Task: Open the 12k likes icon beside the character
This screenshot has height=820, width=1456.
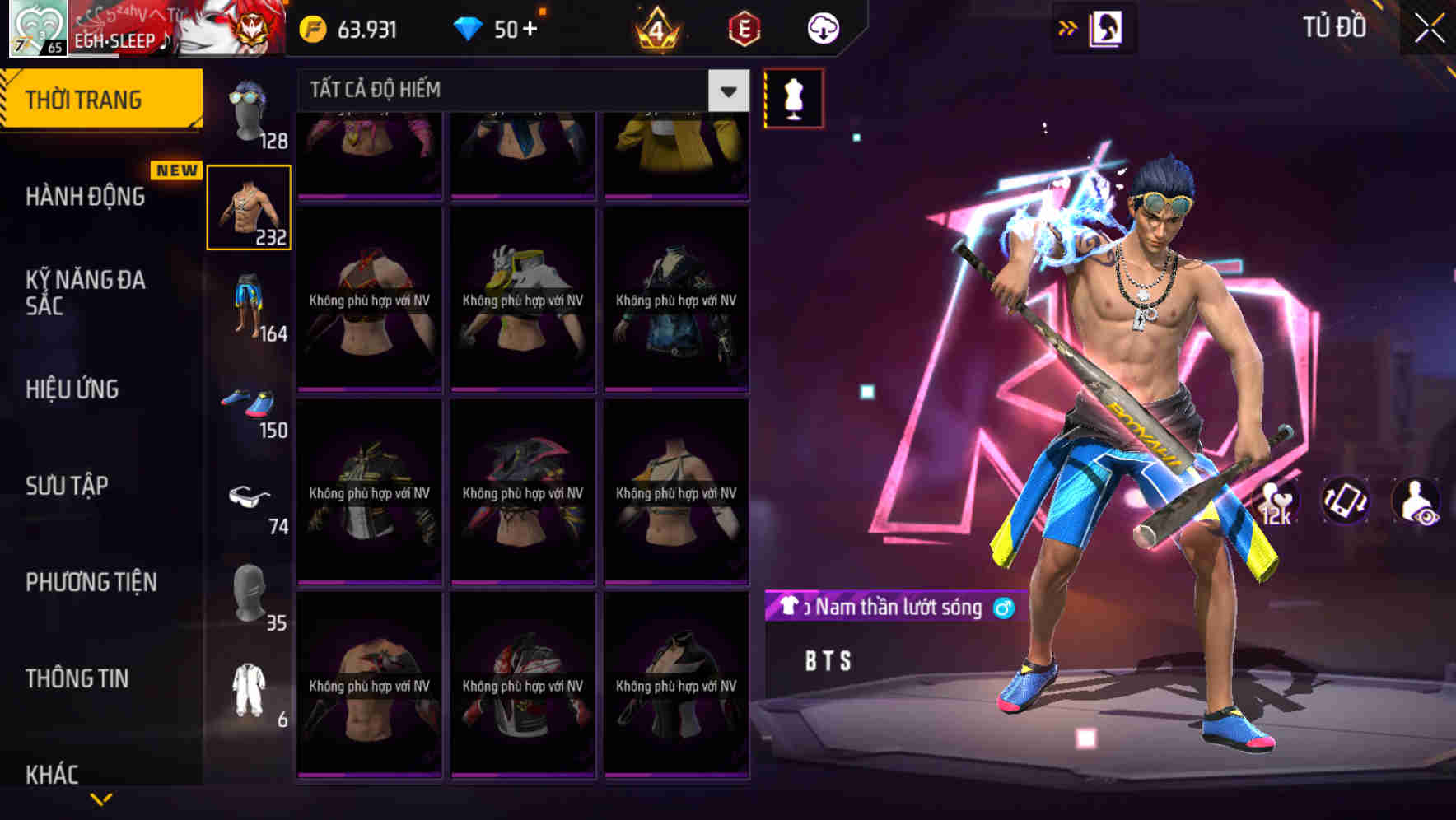Action: (1276, 502)
